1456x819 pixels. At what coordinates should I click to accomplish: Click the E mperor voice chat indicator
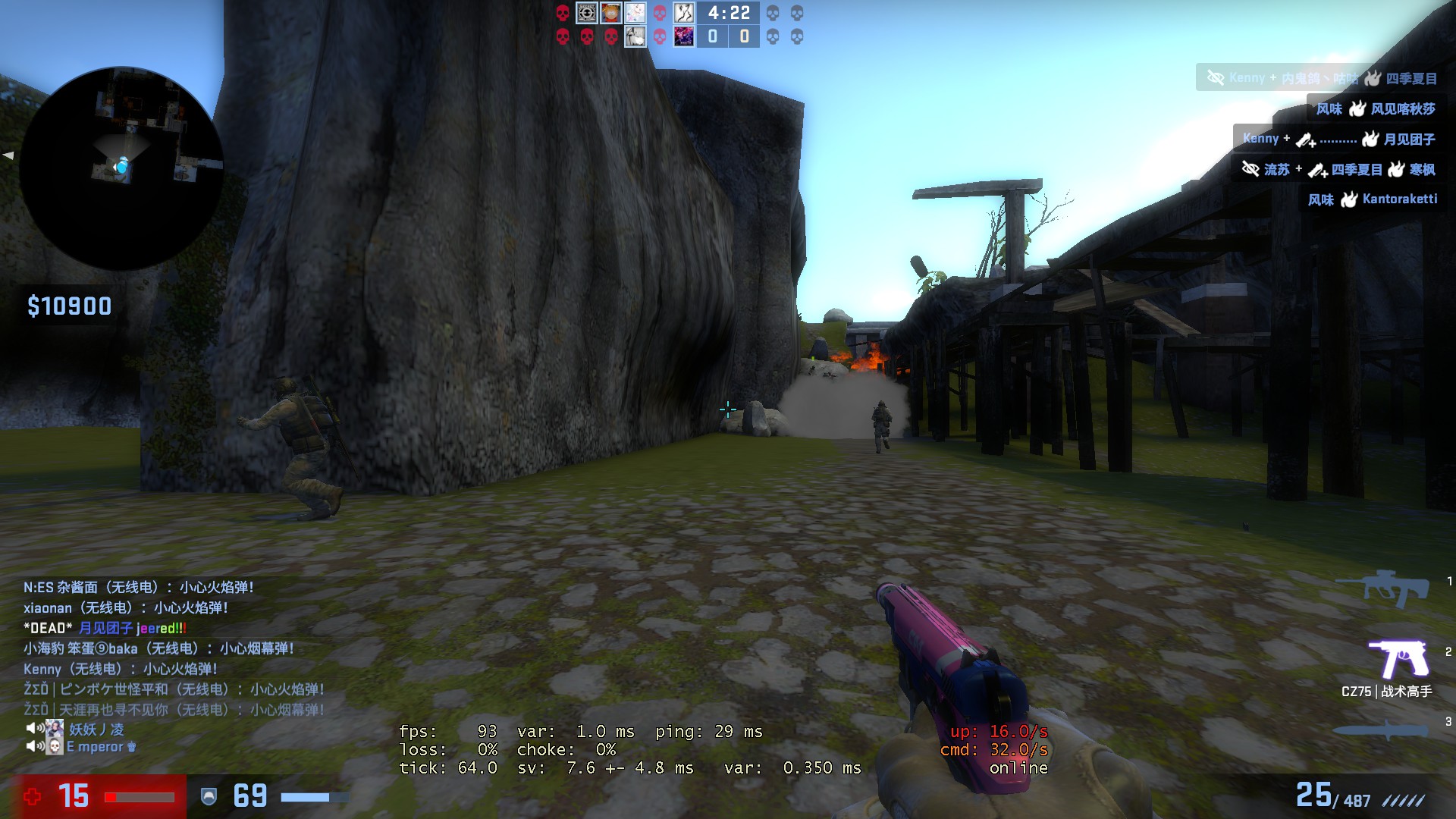[82, 747]
